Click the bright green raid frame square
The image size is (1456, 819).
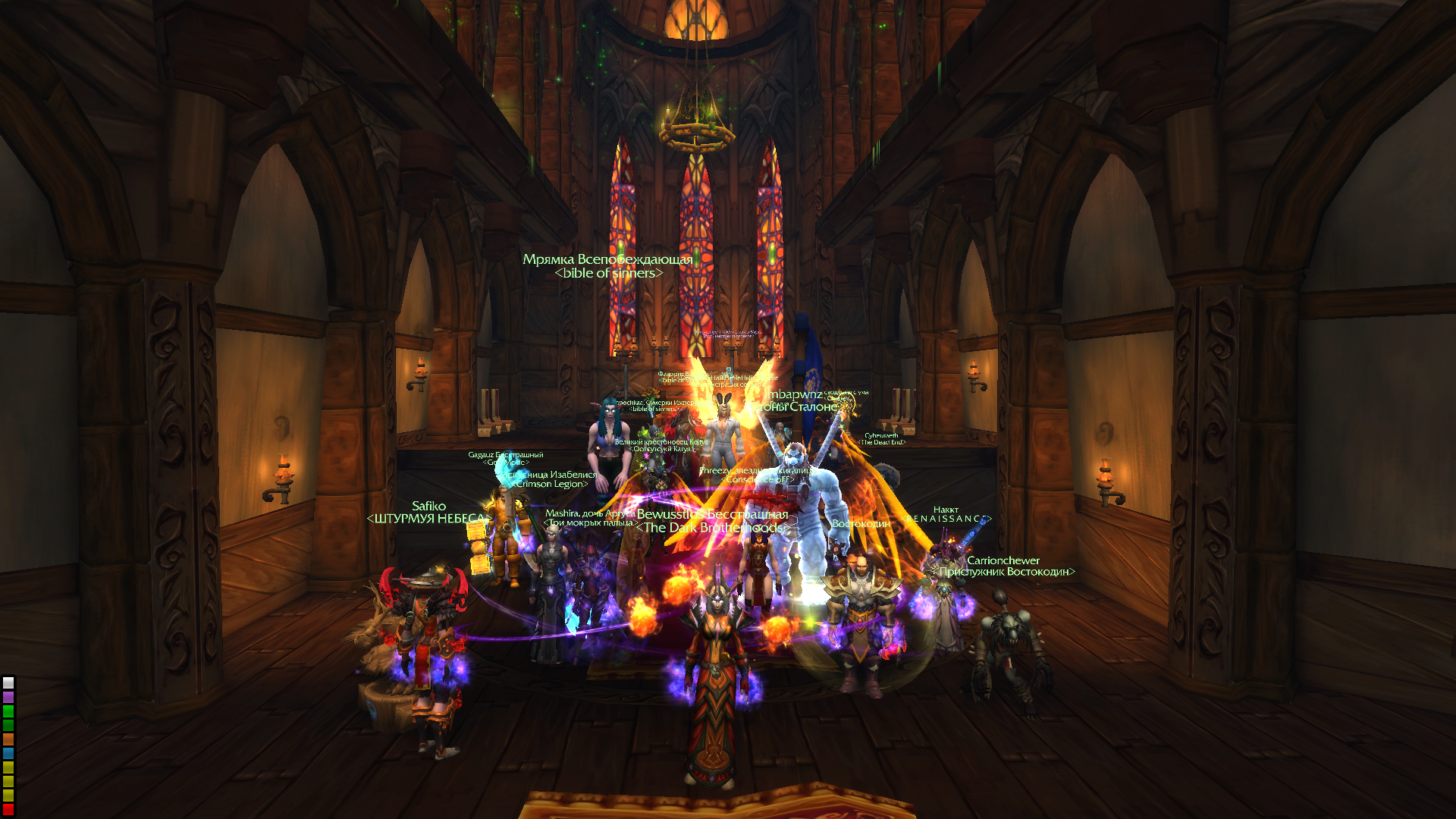tap(8, 711)
